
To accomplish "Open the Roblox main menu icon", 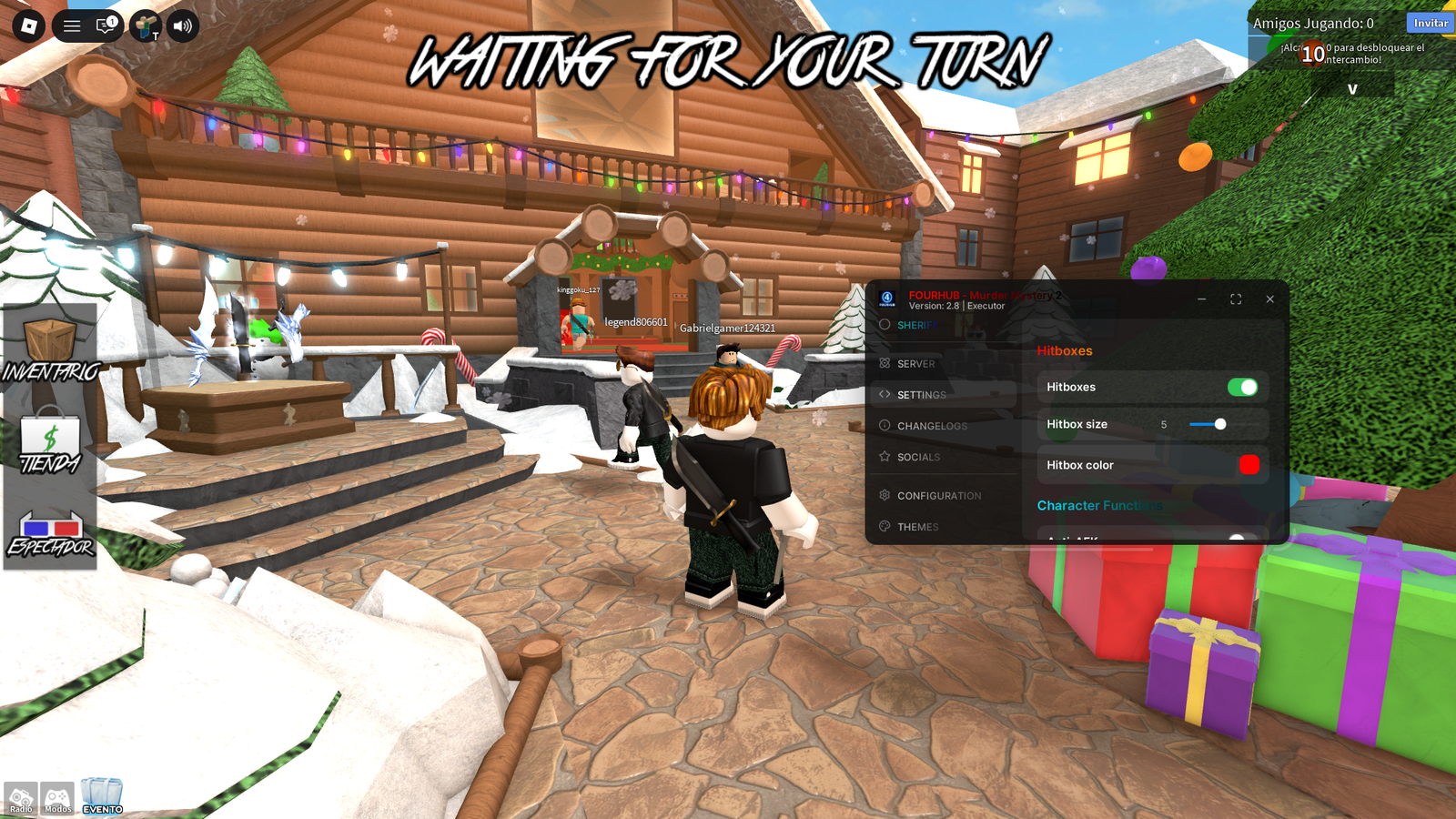I will click(x=26, y=25).
